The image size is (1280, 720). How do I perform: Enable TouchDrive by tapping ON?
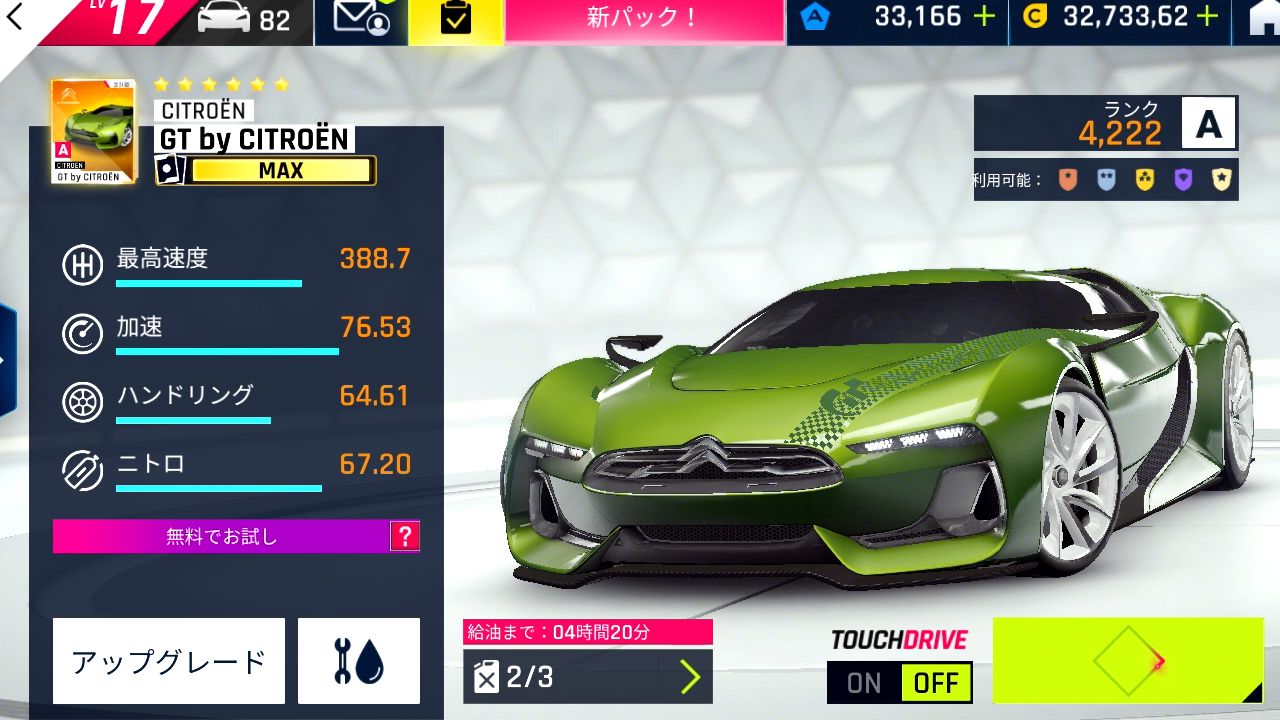pyautogui.click(x=862, y=682)
